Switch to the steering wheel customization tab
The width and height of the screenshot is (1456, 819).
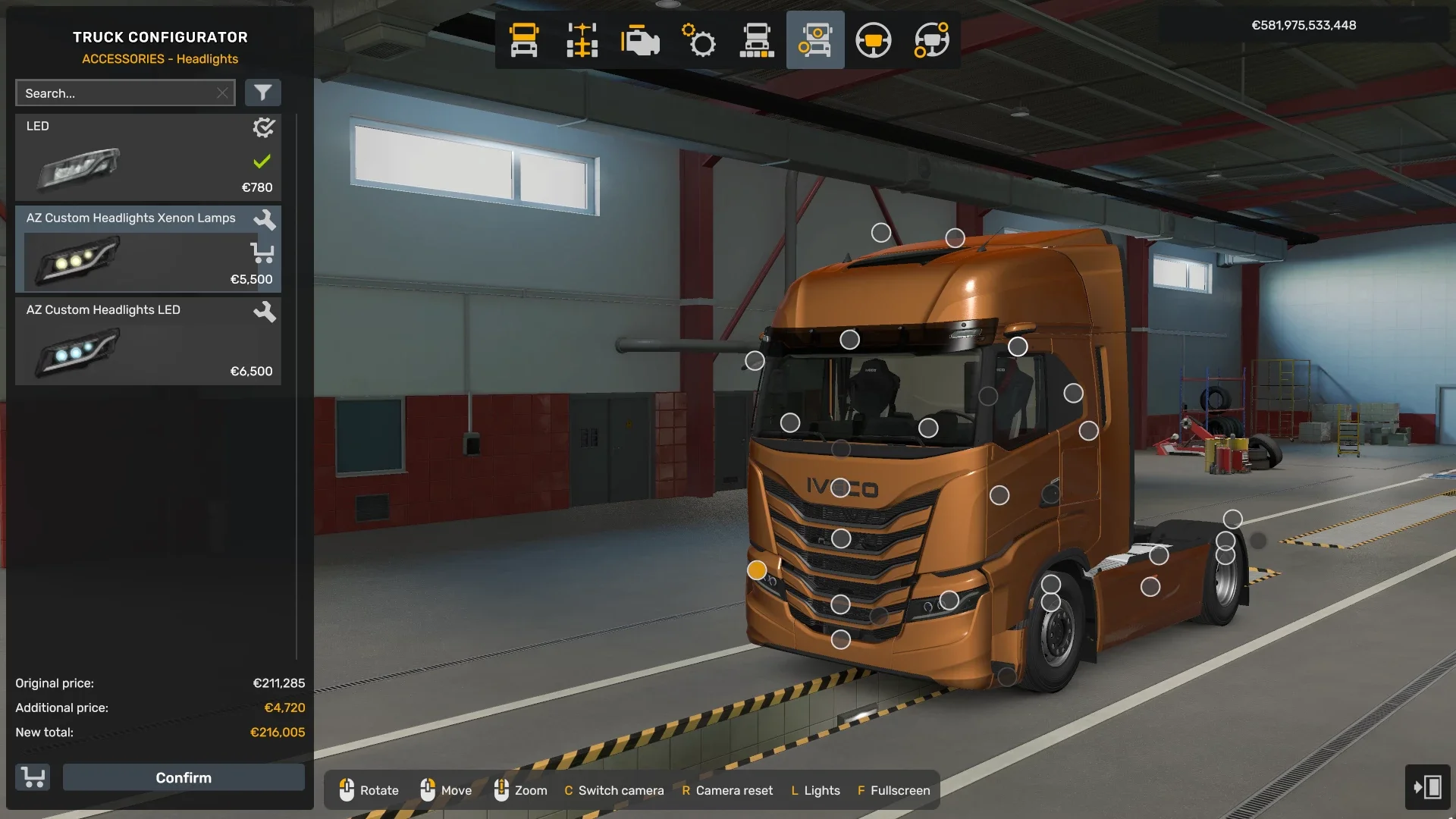[930, 40]
